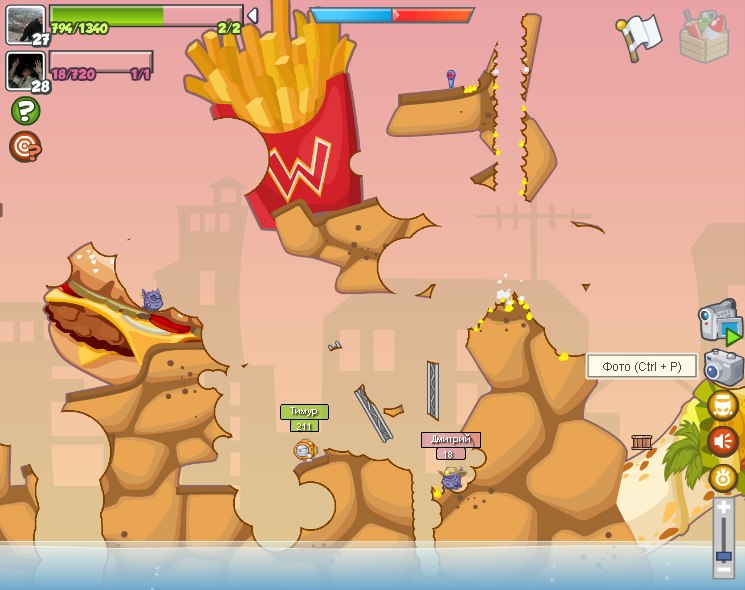Open the weapons crate inventory
Image resolution: width=745 pixels, height=590 pixels.
(704, 37)
